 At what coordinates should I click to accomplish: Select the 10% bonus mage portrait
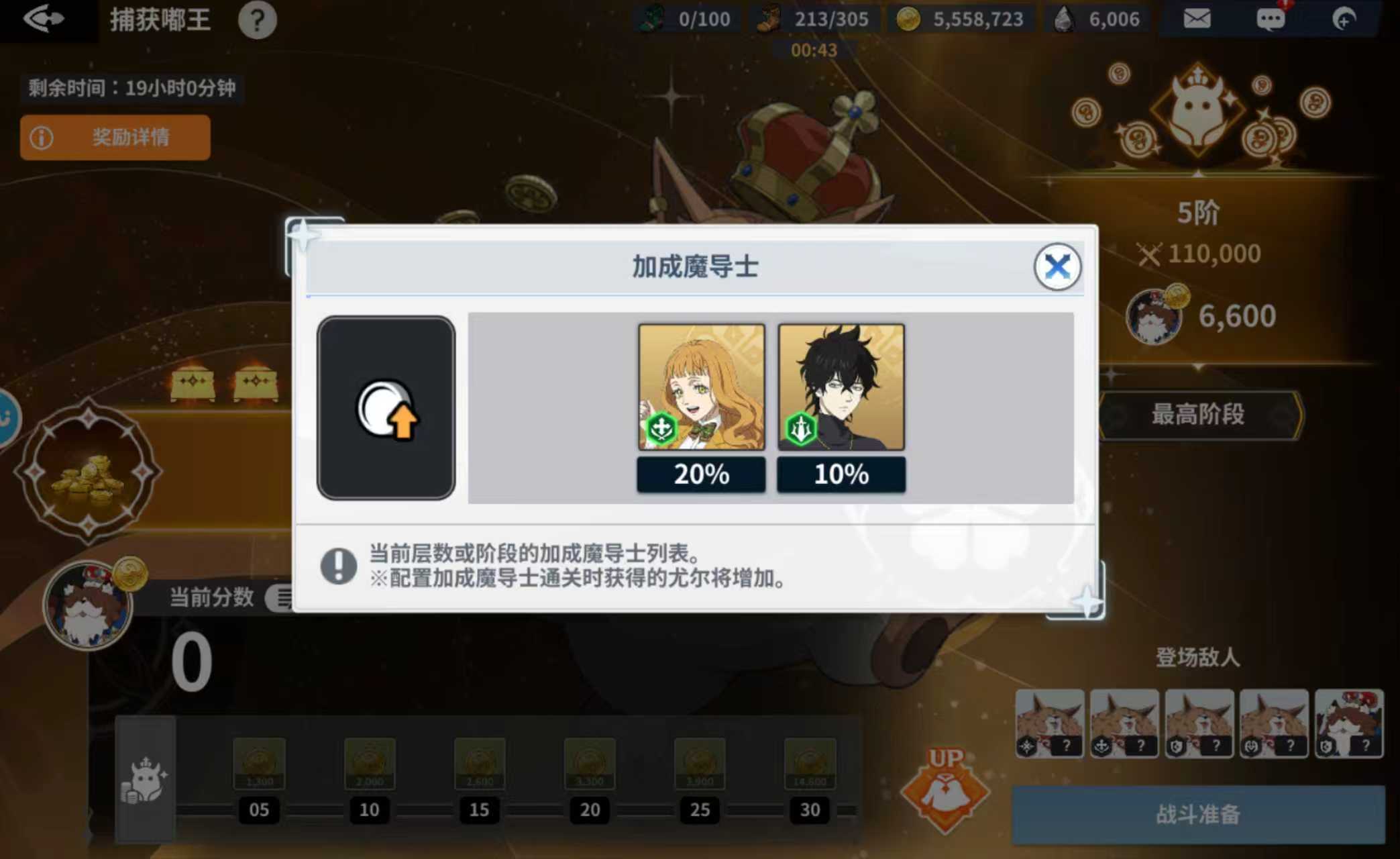click(840, 388)
